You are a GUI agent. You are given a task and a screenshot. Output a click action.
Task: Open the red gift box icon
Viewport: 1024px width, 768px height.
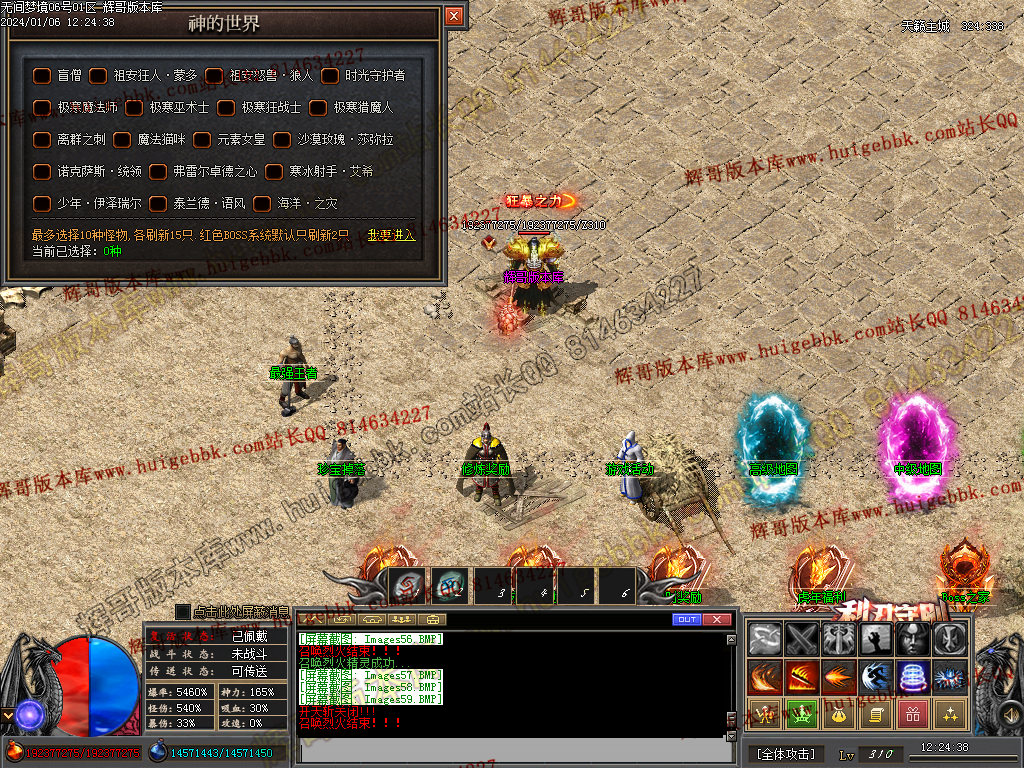coord(913,714)
